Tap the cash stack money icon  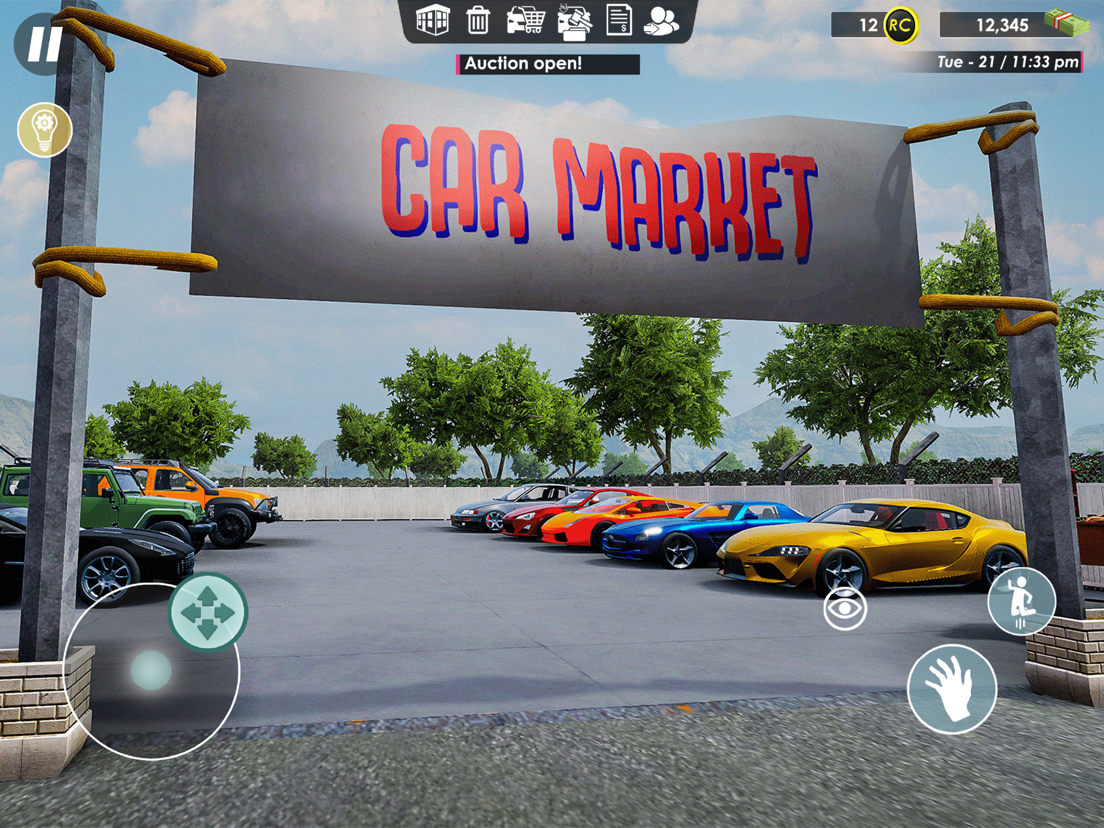tap(1065, 22)
